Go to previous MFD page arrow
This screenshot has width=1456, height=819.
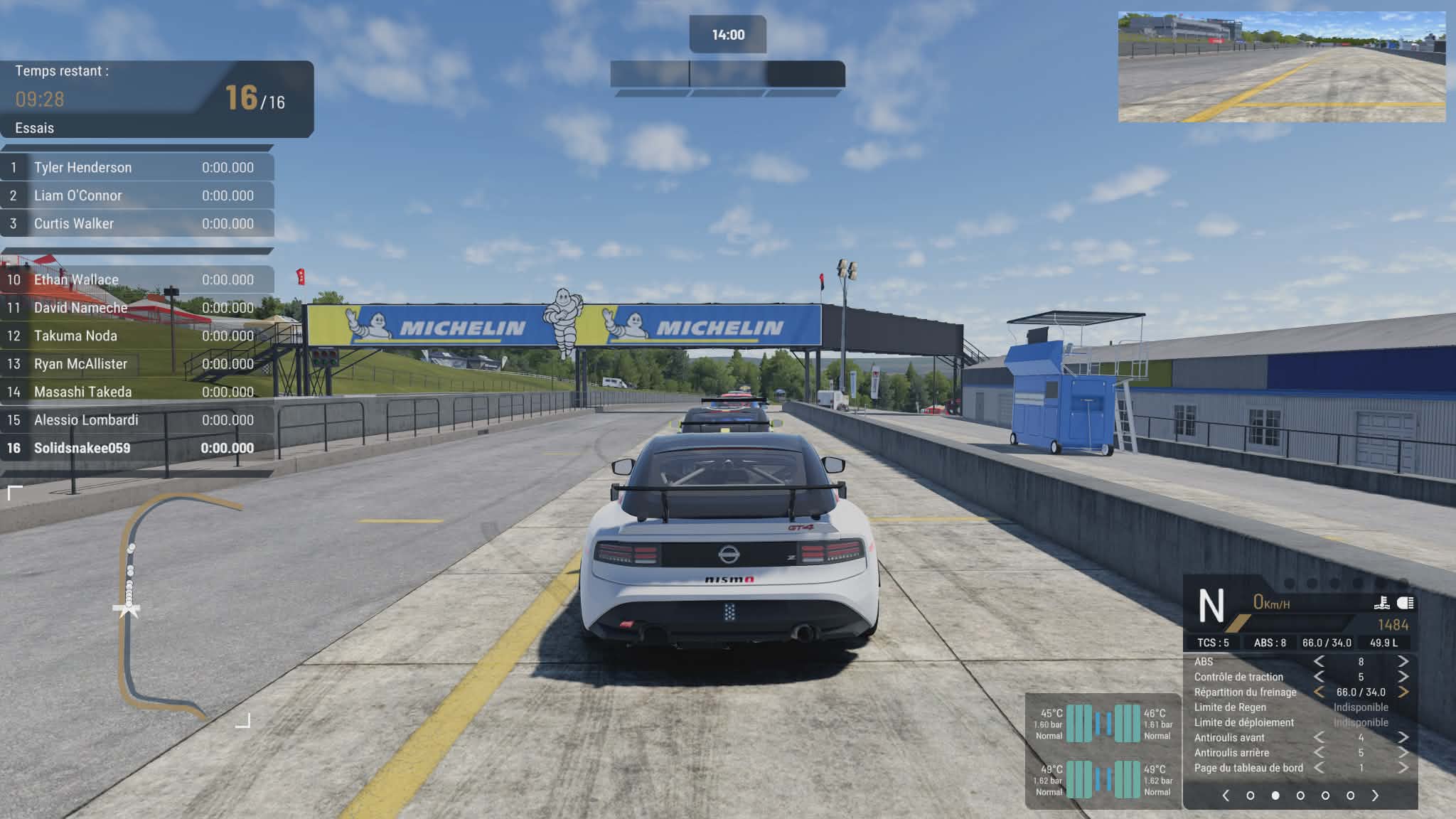(1226, 796)
